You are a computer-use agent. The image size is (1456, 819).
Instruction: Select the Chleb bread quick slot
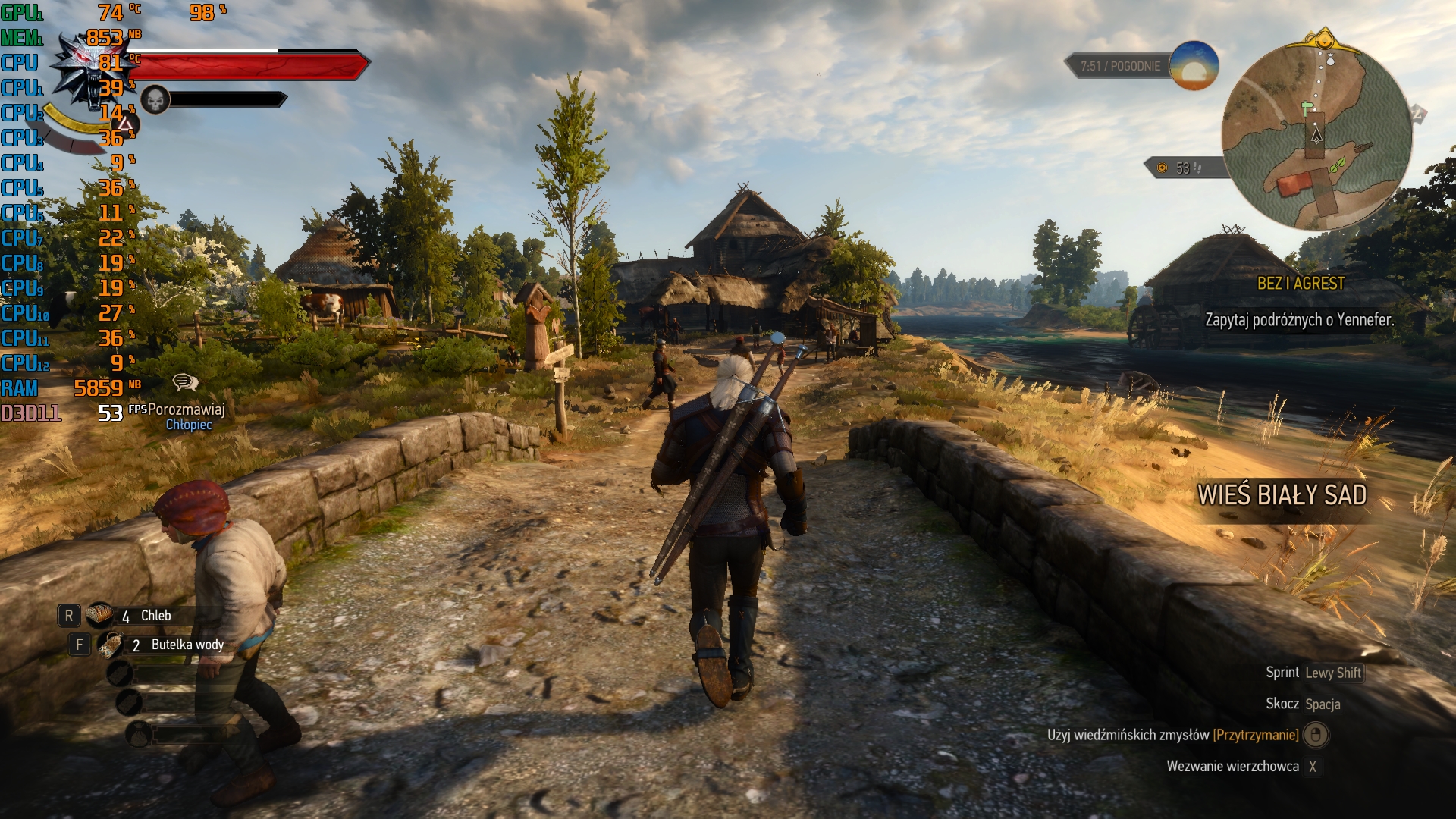[x=99, y=615]
